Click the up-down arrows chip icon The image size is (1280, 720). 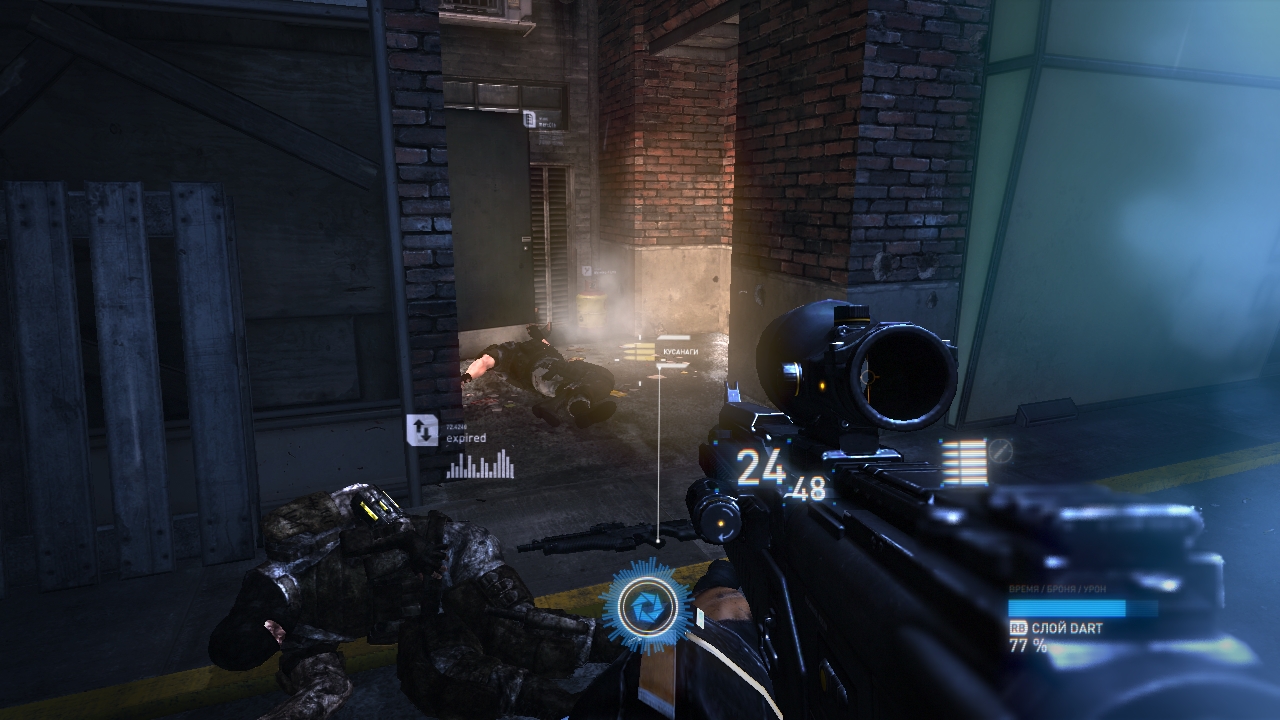422,430
